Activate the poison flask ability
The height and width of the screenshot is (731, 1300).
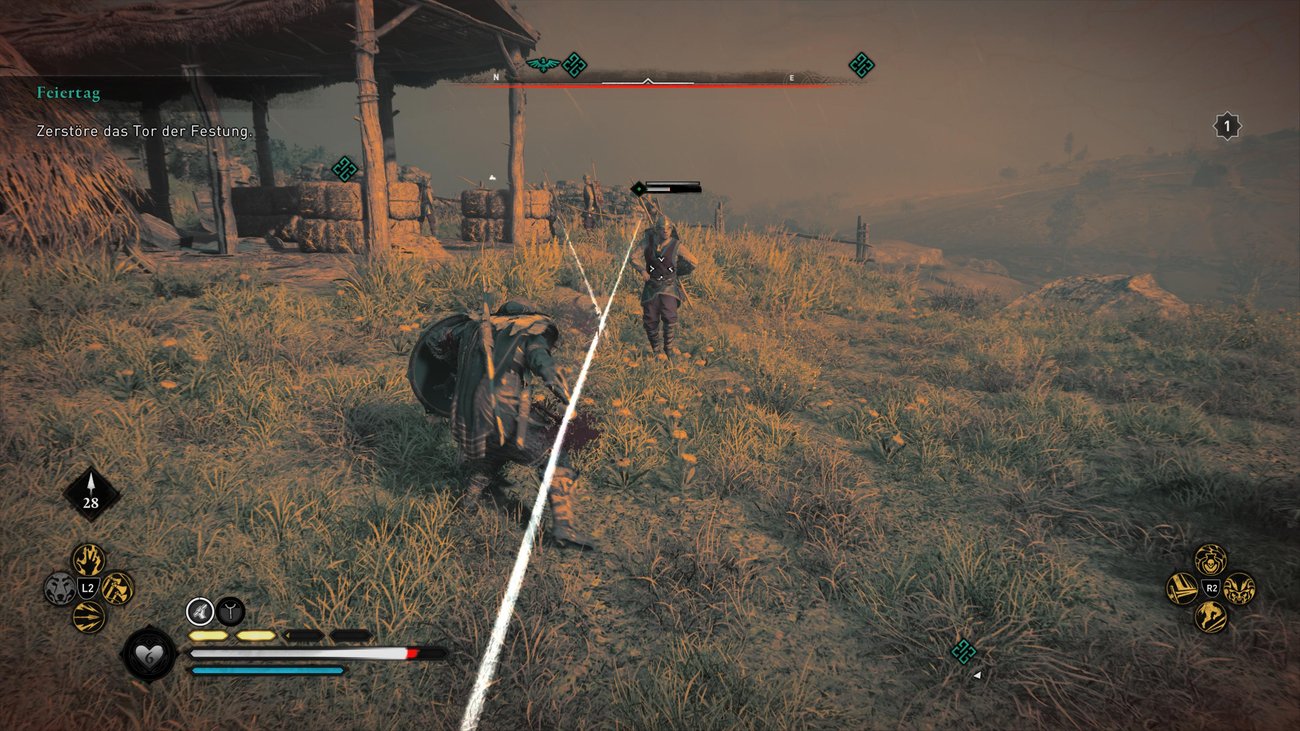[1210, 559]
